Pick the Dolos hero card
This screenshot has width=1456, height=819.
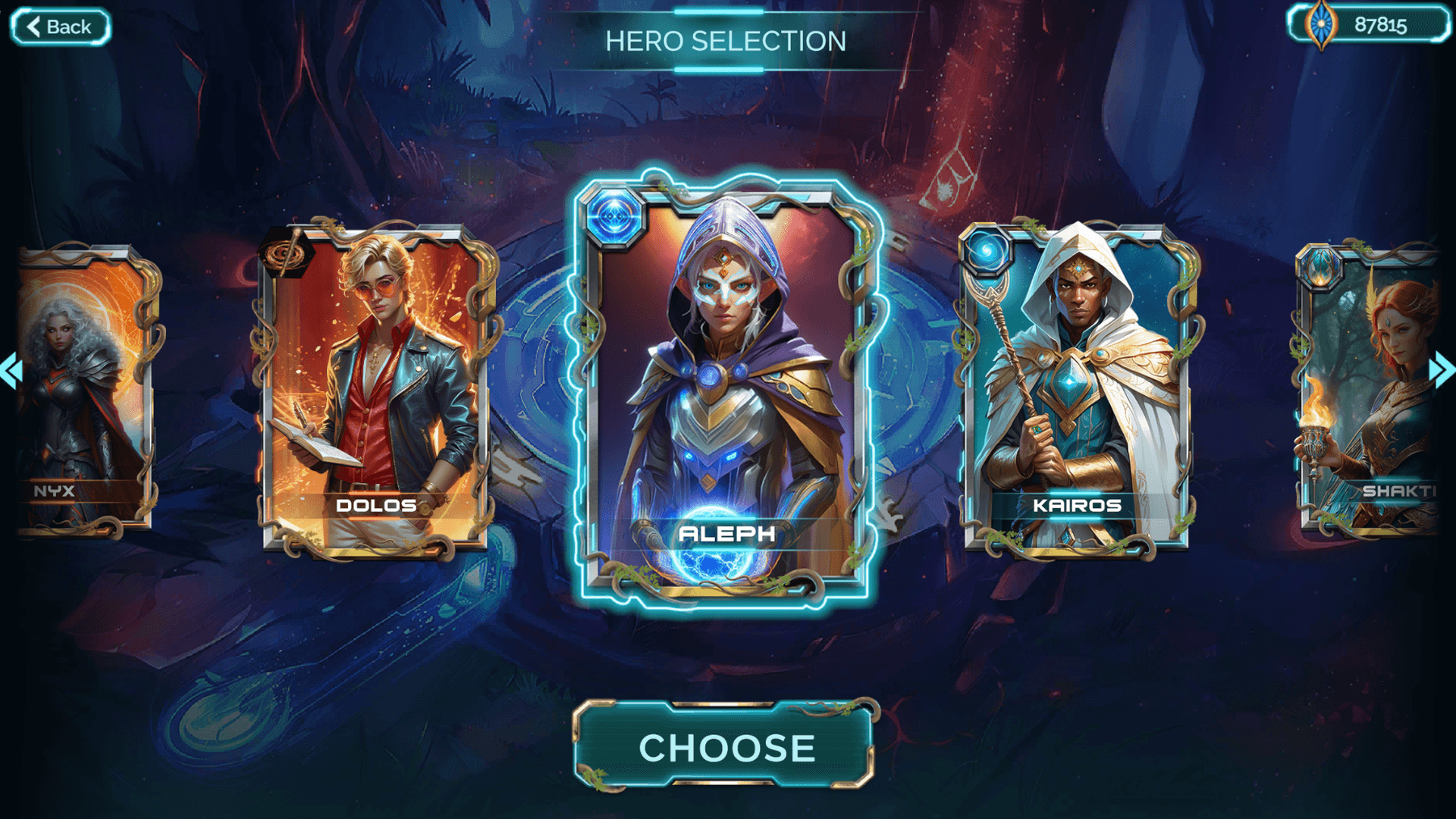375,387
